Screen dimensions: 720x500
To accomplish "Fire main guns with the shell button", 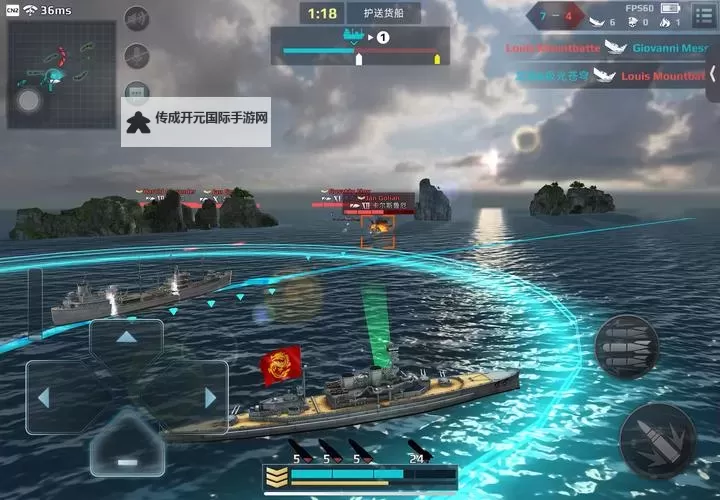I will point(655,439).
